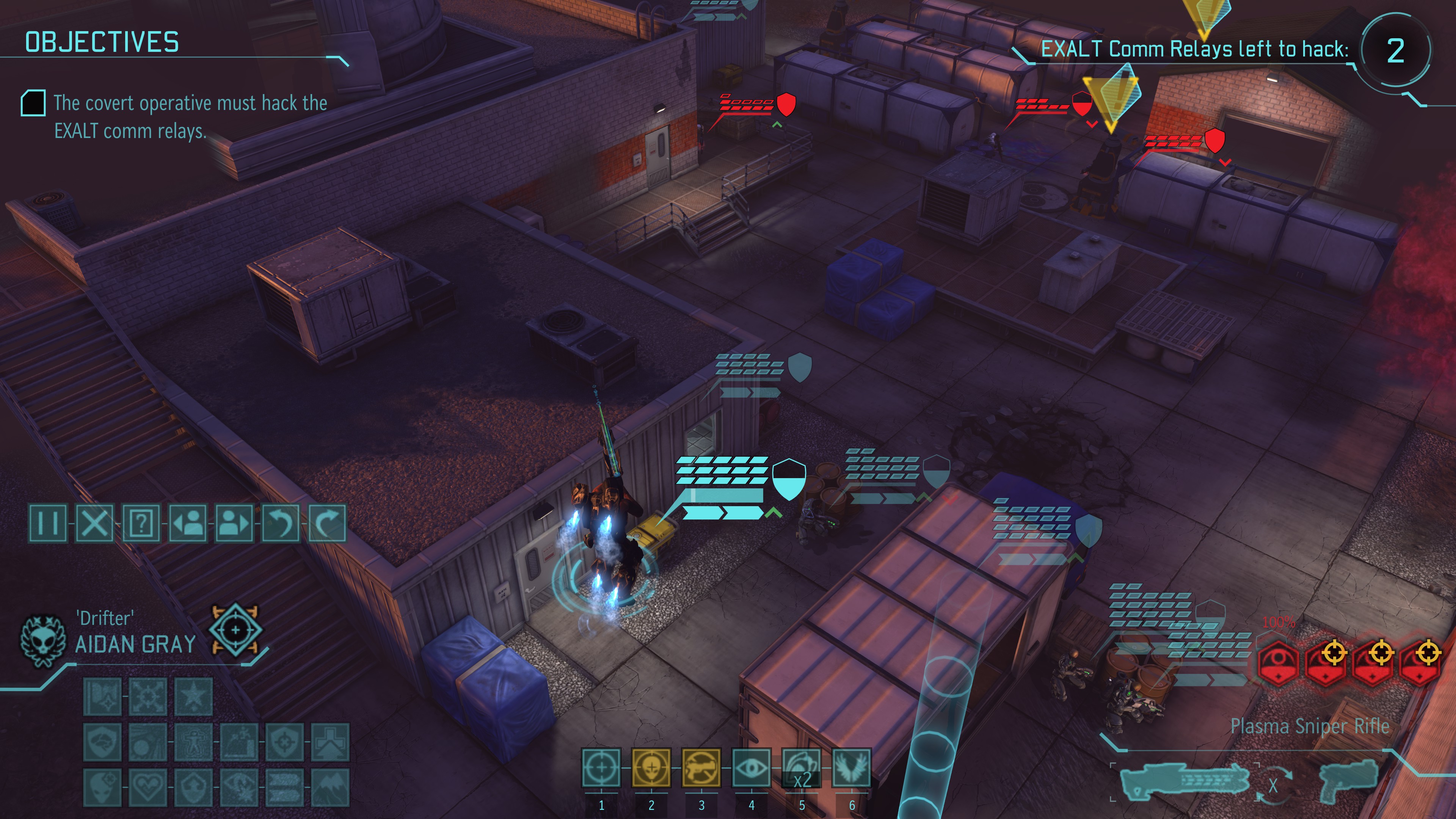Use the x2 ability in slot five
This screenshot has height=819, width=1456.
point(802,767)
